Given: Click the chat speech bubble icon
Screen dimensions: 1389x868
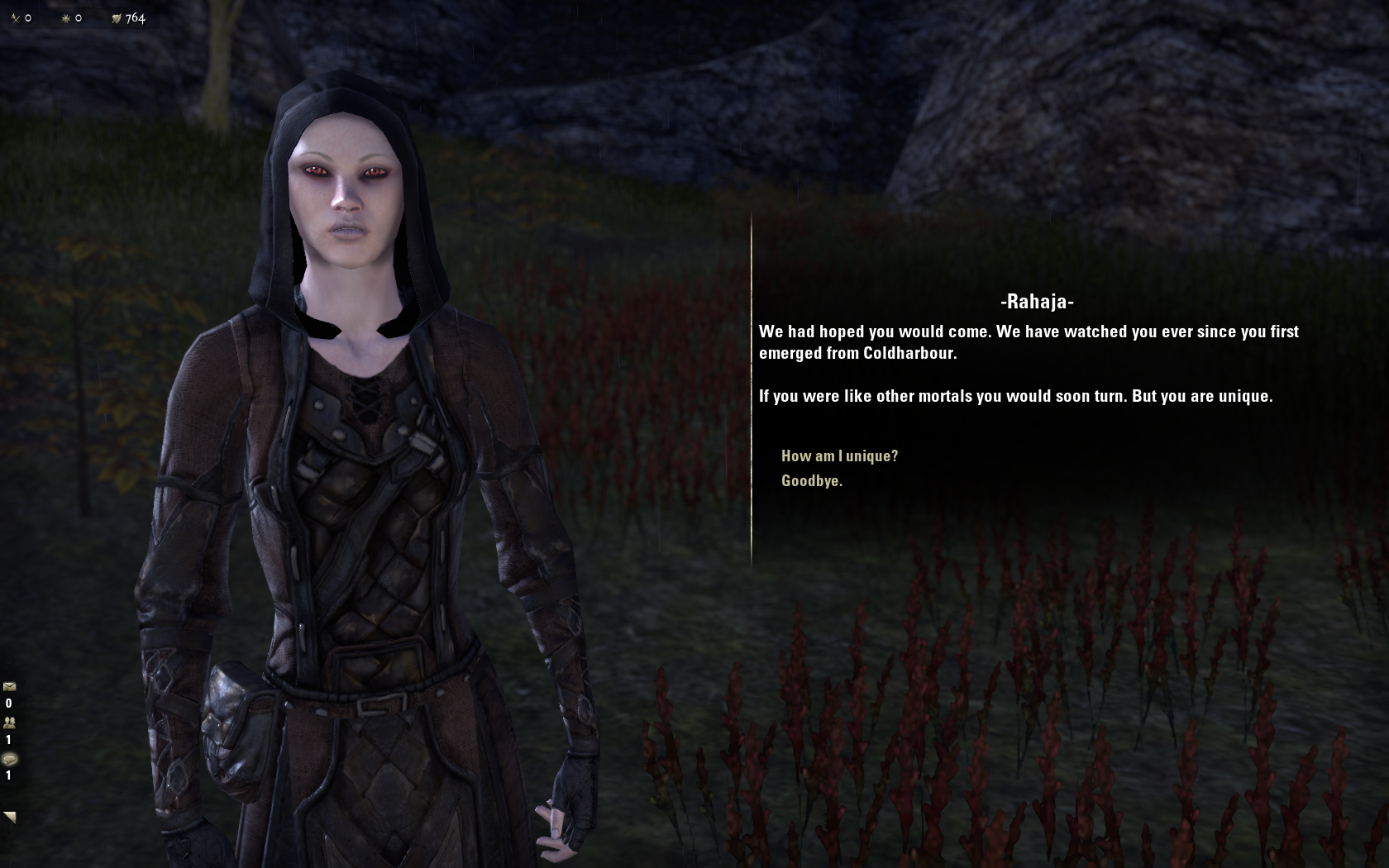Looking at the screenshot, I should pyautogui.click(x=9, y=759).
